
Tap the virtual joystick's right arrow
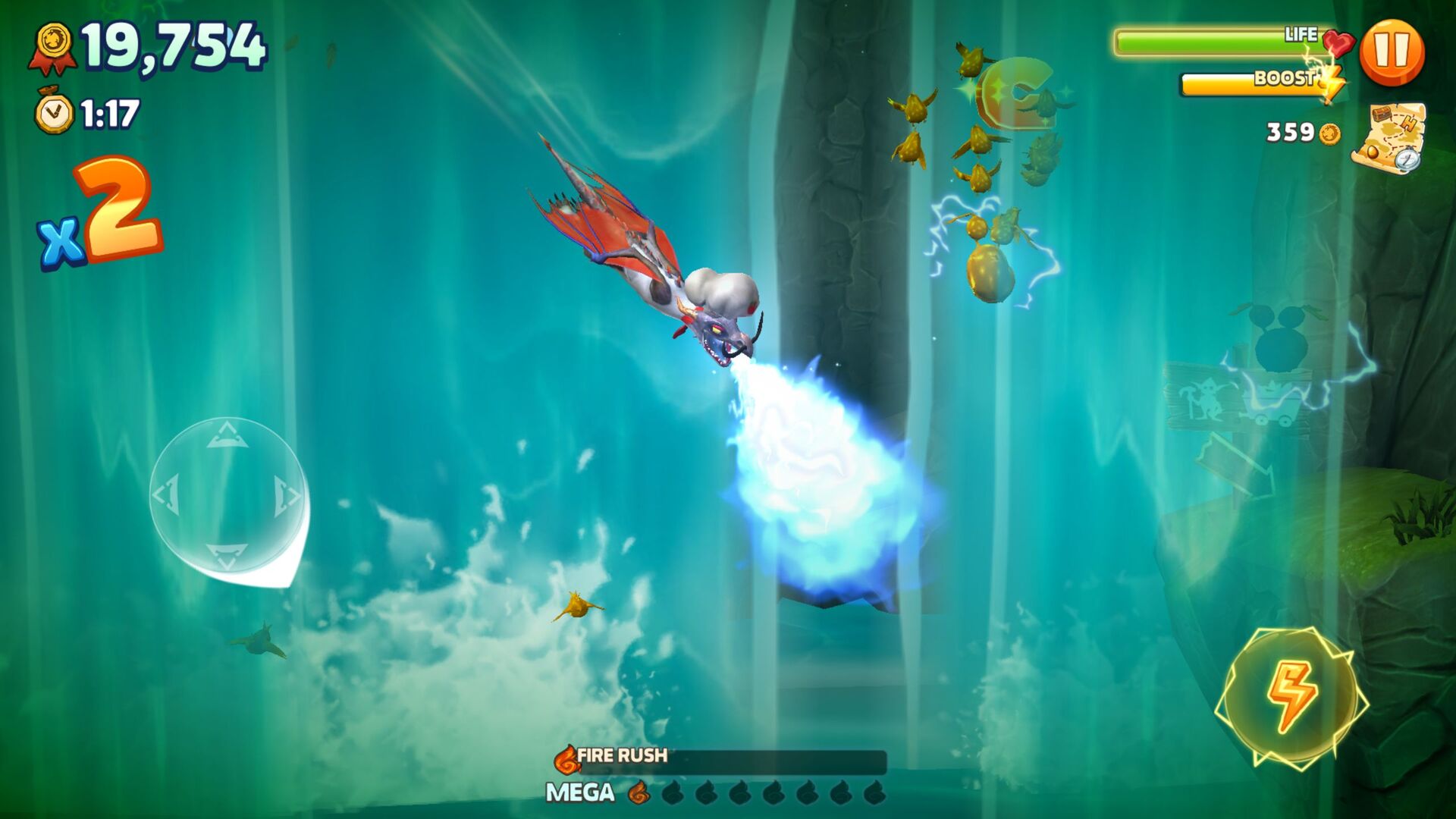[x=287, y=496]
